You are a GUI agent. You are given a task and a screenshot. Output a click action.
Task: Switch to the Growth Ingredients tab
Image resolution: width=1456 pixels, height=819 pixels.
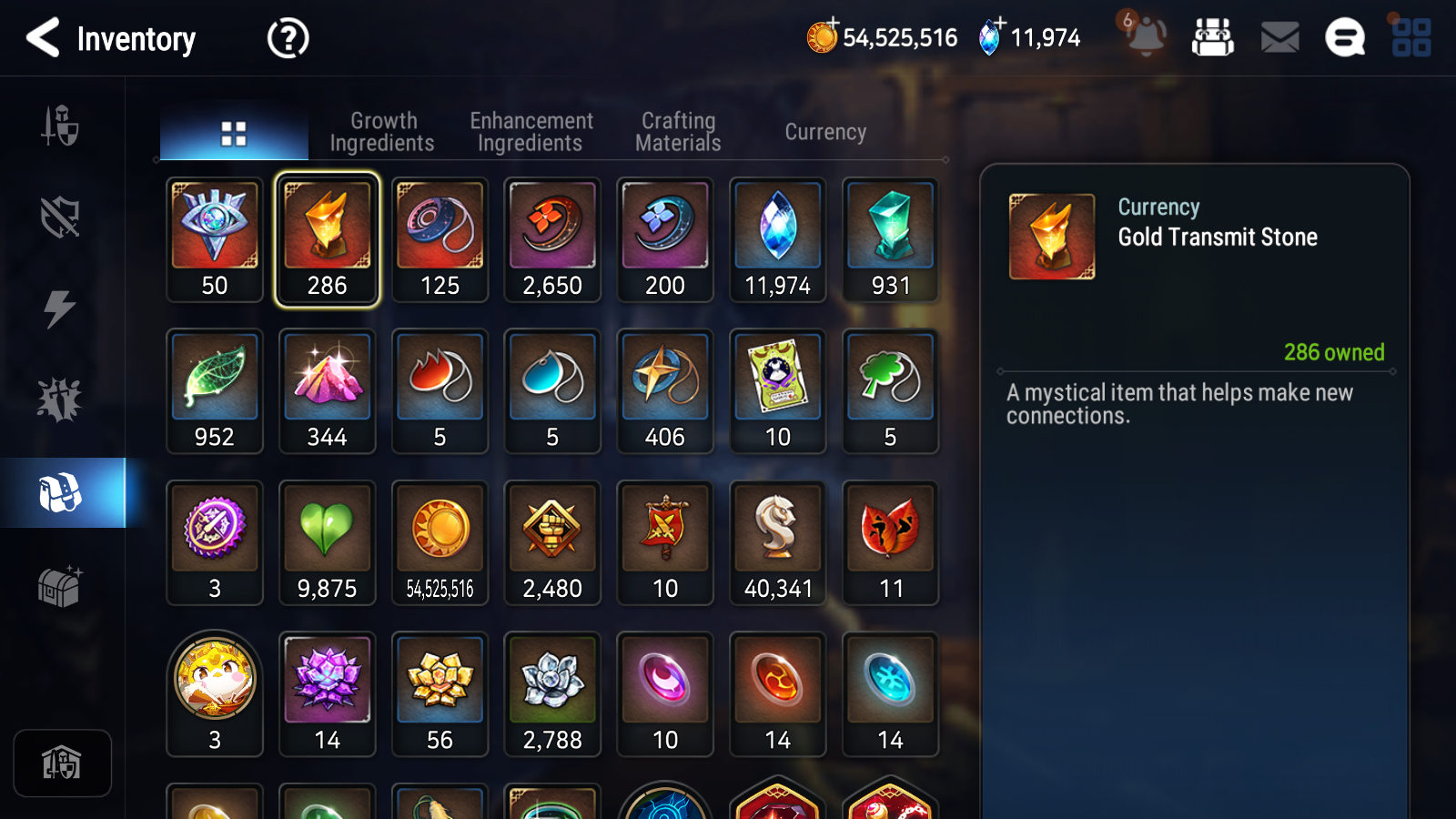point(383,131)
